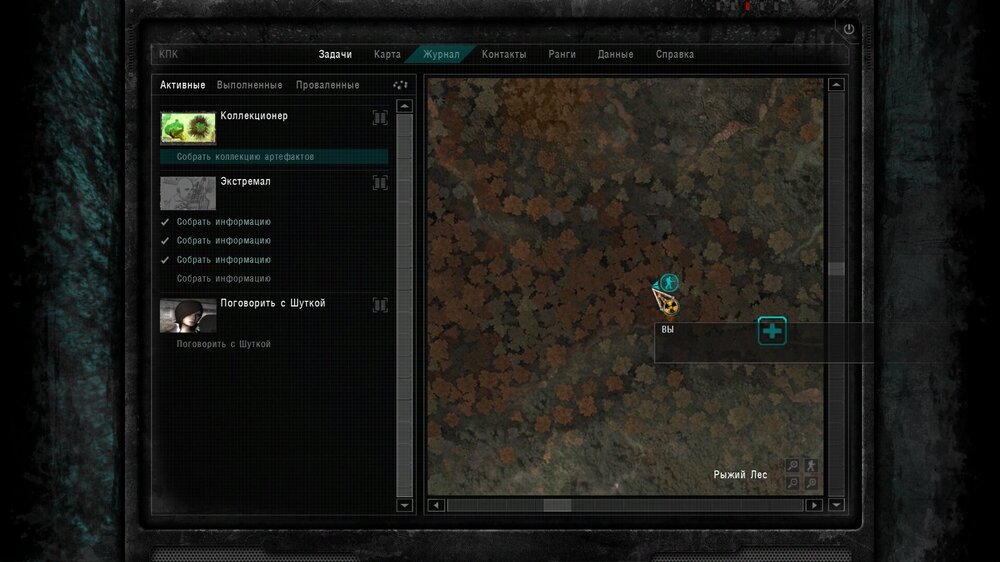Click the map's right horizontal scroll arrow

[815, 506]
